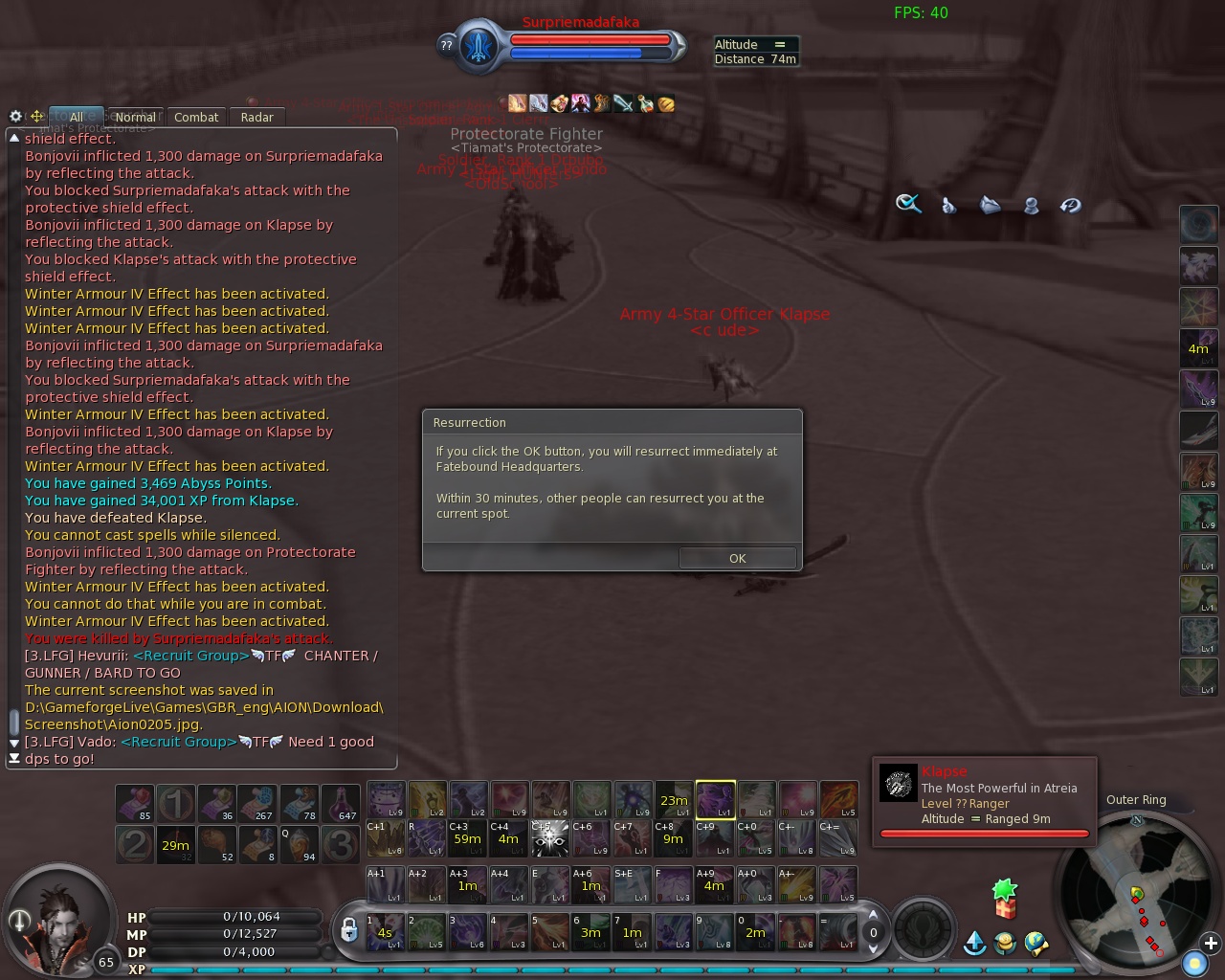Switch to the Combat chat tab
Image resolution: width=1225 pixels, height=980 pixels.
pyautogui.click(x=196, y=117)
